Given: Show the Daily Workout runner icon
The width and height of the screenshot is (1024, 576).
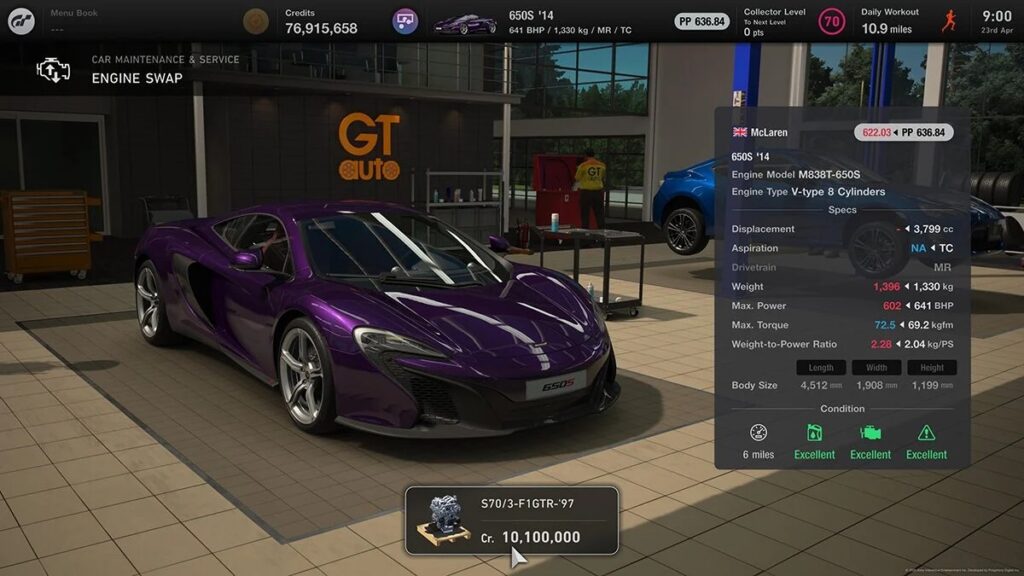Looking at the screenshot, I should pyautogui.click(x=949, y=21).
